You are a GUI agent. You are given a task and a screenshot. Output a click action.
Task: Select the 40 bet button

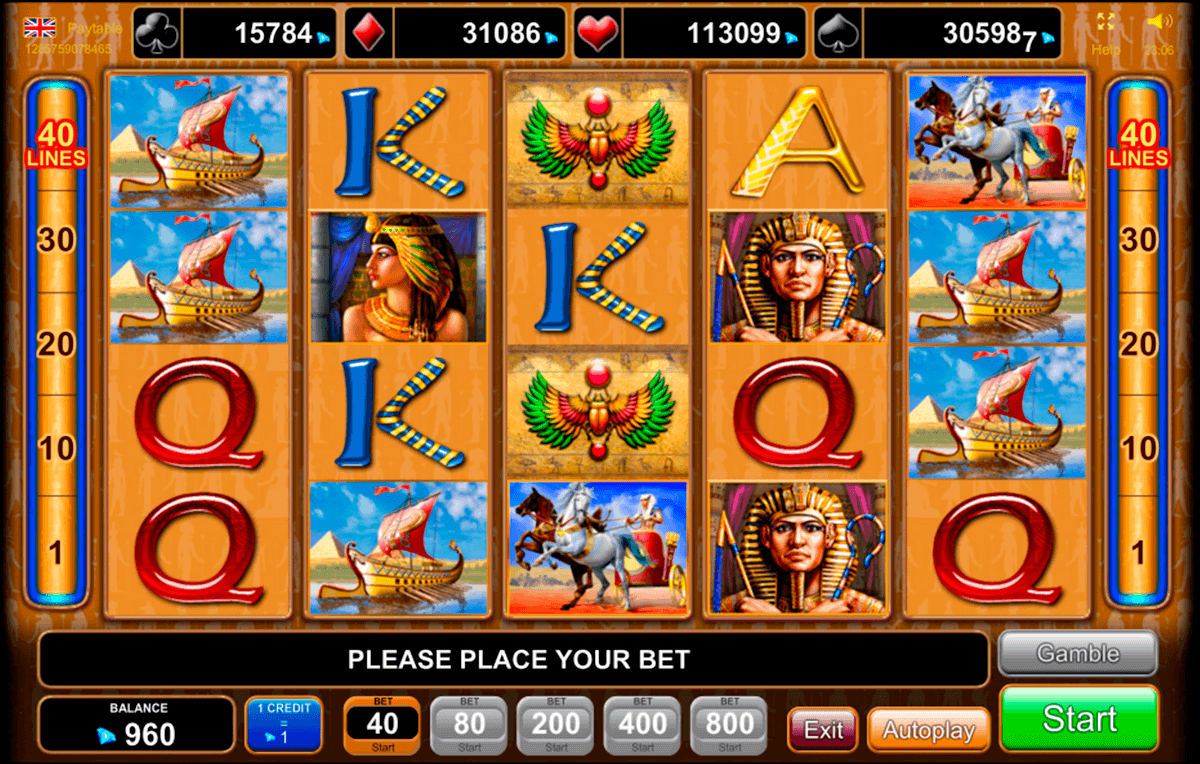point(382,725)
